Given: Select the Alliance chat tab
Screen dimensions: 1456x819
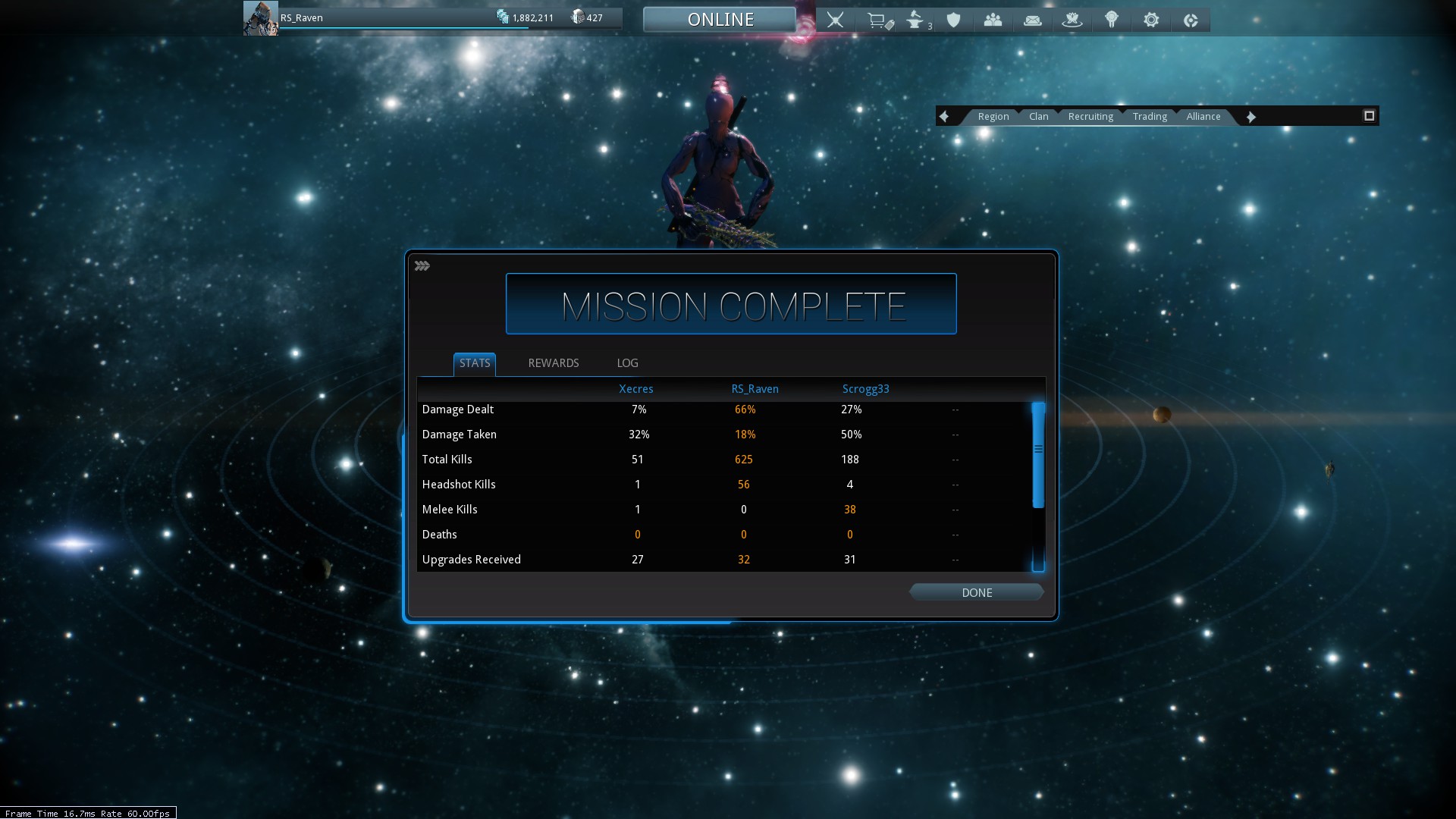Looking at the screenshot, I should click(1203, 117).
